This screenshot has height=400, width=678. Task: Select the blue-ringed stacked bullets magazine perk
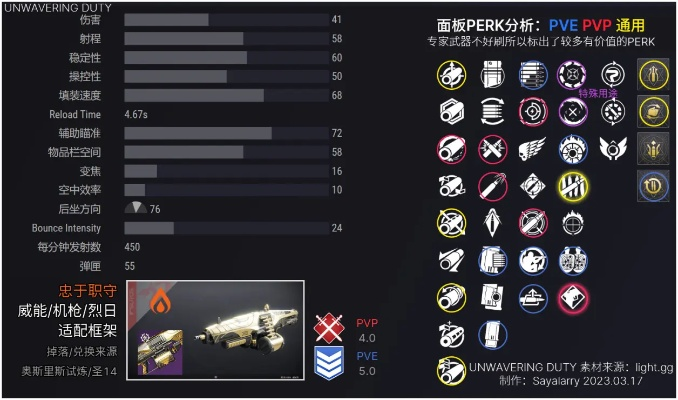coord(531,74)
